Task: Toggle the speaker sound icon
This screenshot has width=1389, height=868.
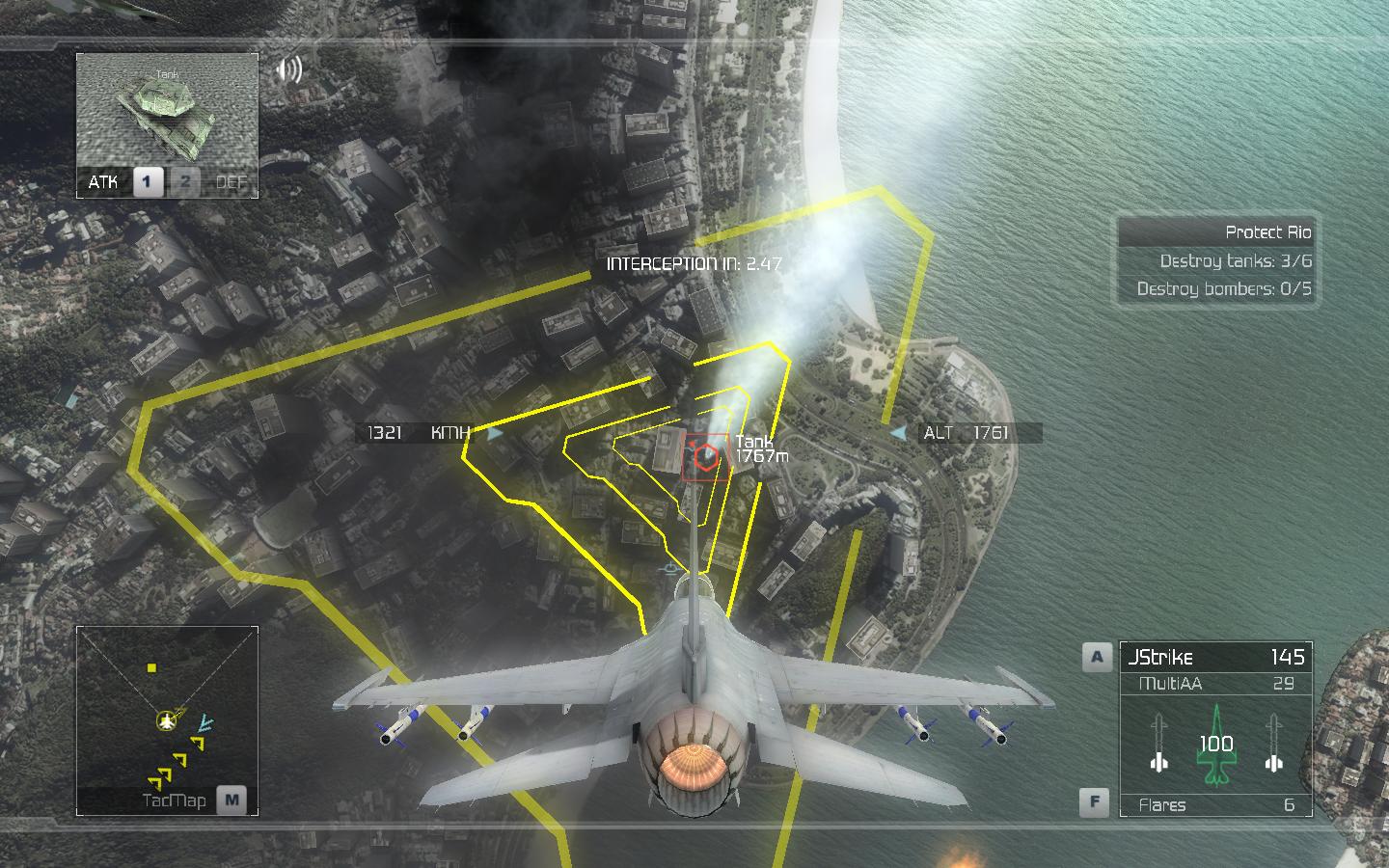Action: tap(288, 69)
